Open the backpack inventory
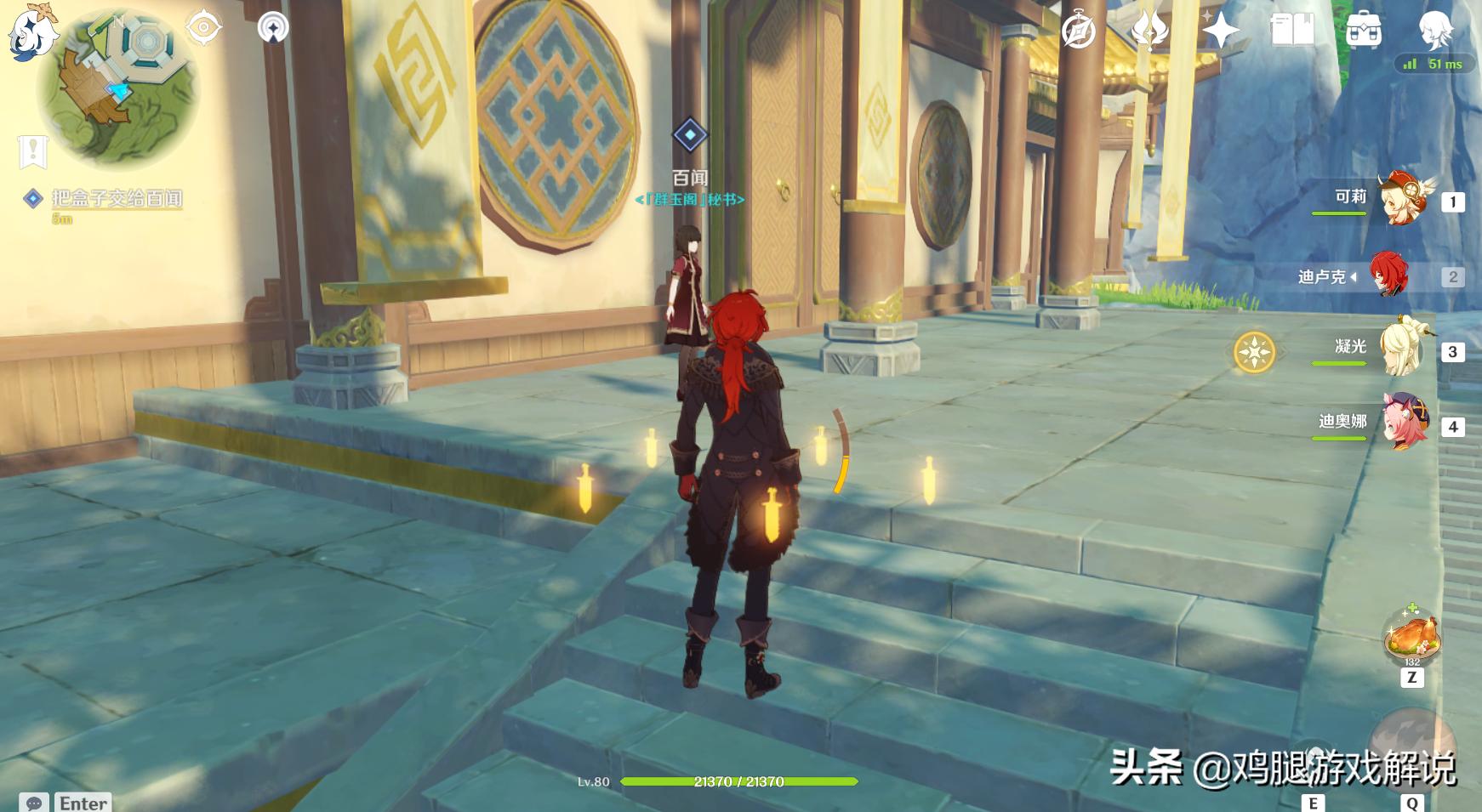 pos(1364,31)
